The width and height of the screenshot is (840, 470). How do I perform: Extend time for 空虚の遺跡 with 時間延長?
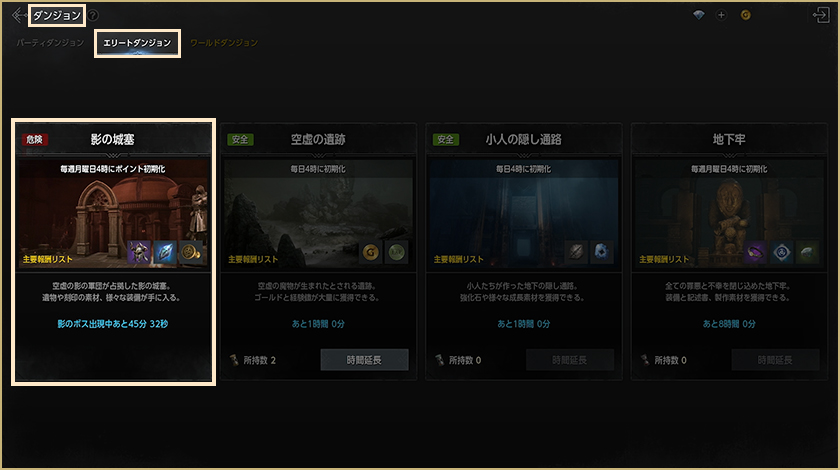coord(364,359)
